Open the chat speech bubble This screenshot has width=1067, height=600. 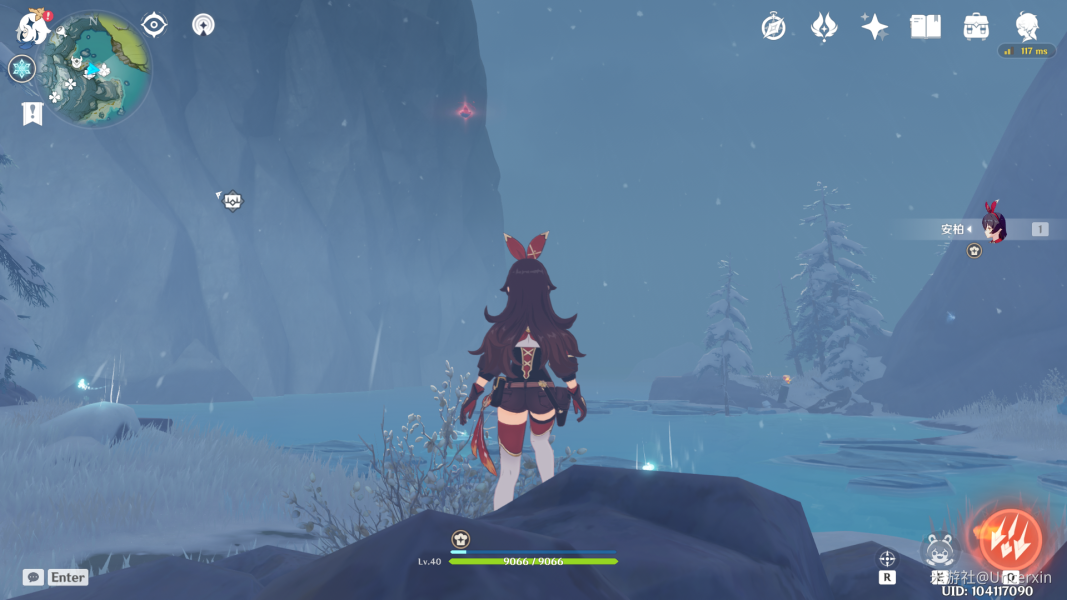(x=33, y=577)
